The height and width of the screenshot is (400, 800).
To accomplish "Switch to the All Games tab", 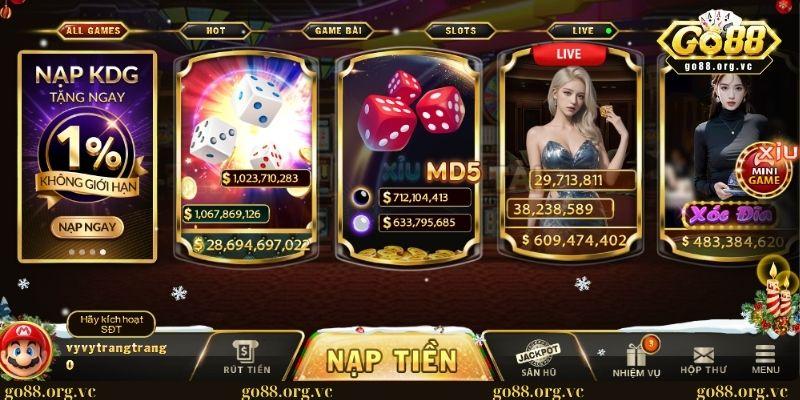I will [x=93, y=30].
